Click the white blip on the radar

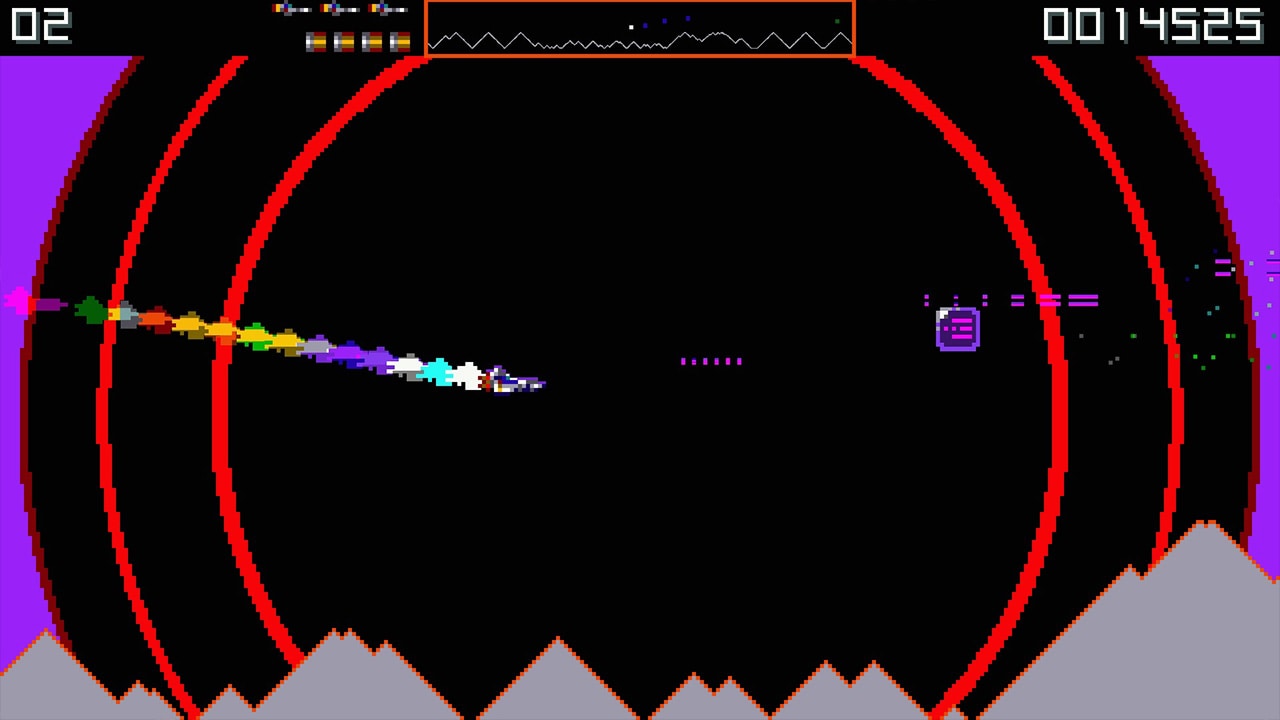tap(631, 27)
